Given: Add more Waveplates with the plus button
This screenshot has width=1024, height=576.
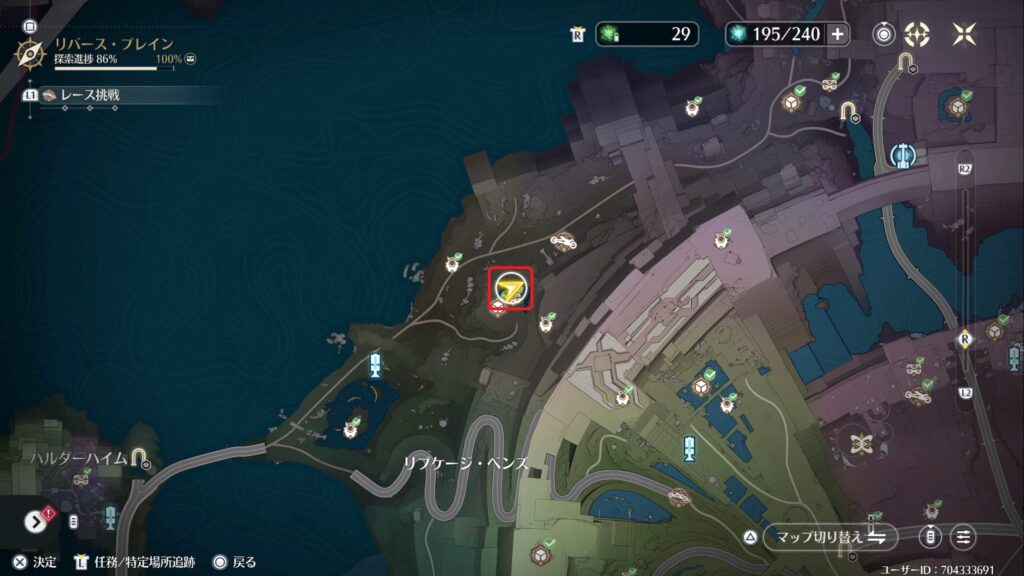Looking at the screenshot, I should point(837,34).
